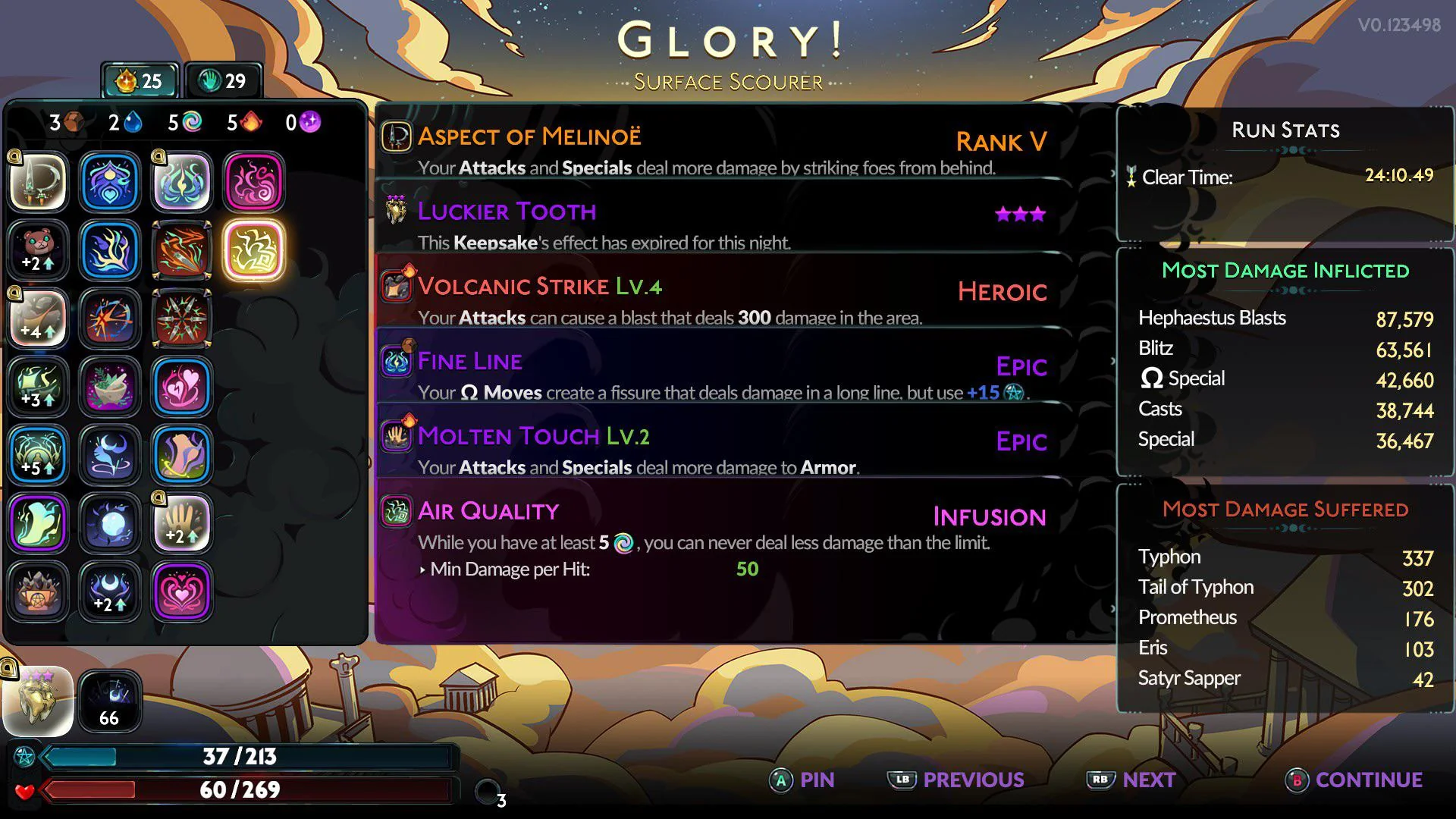Click the green hand counter showing 29
Viewport: 1456px width, 819px height.
224,80
